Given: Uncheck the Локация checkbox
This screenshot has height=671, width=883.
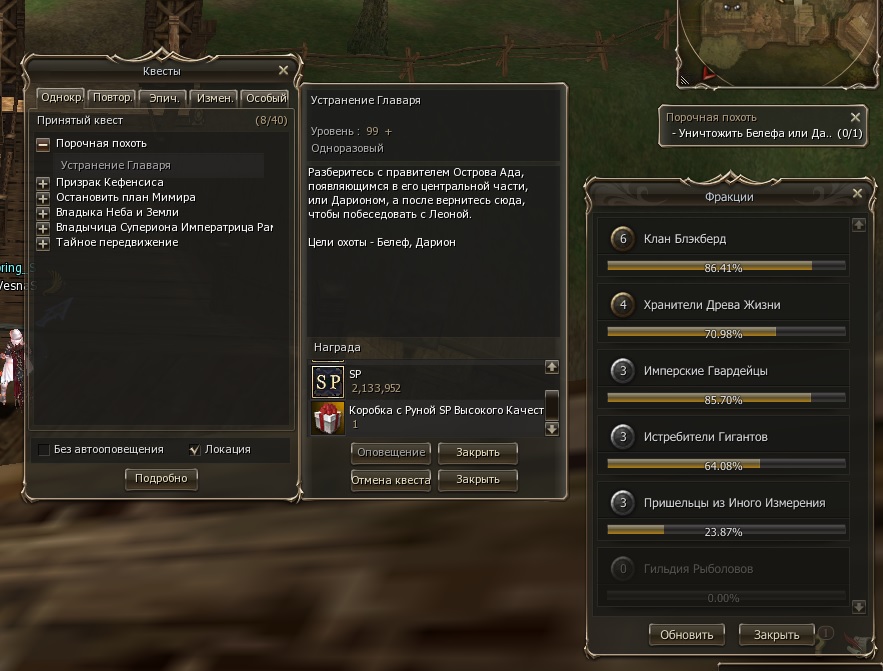Looking at the screenshot, I should pos(195,450).
